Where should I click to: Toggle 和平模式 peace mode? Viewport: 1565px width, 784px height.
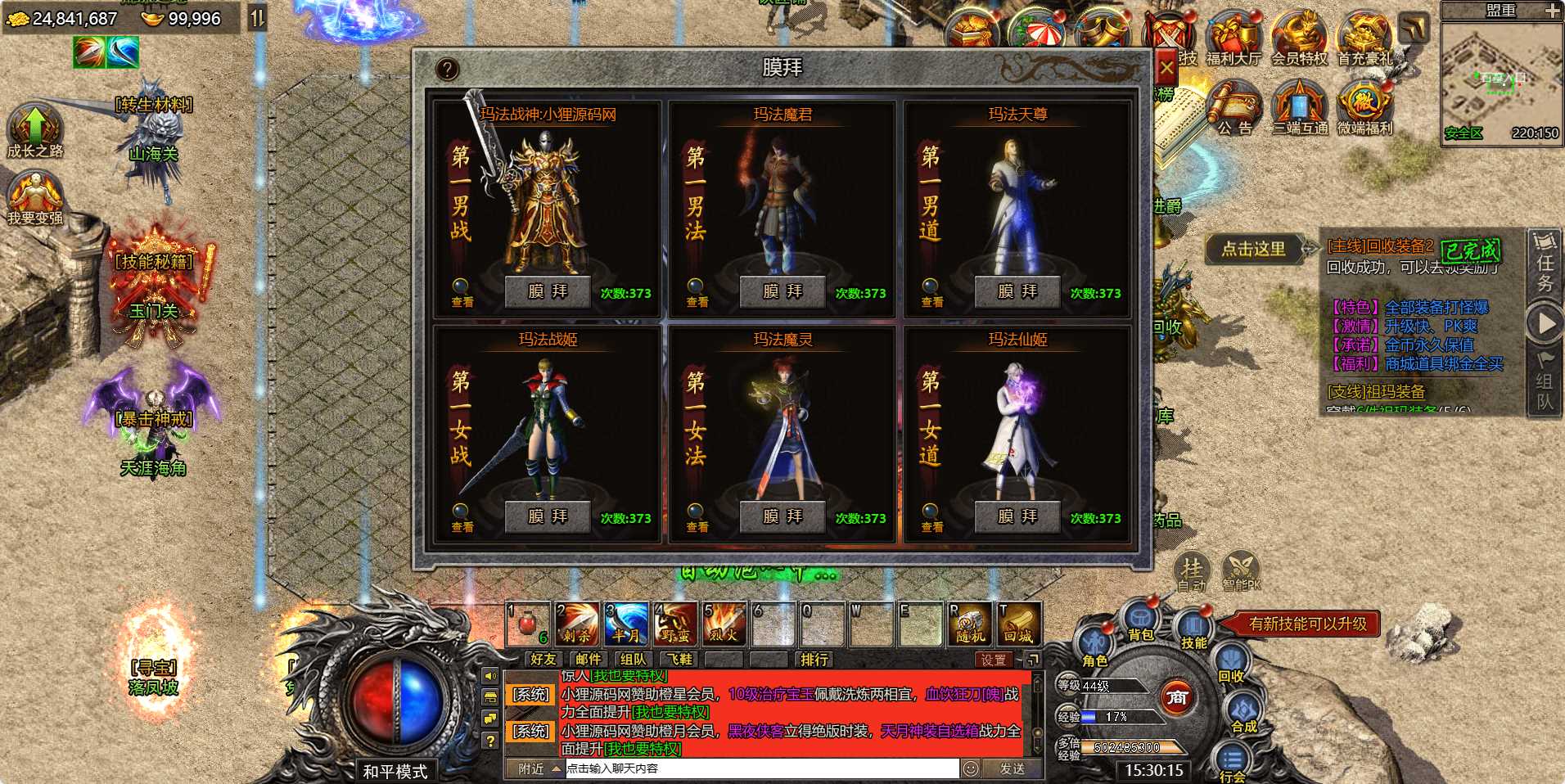tap(396, 771)
